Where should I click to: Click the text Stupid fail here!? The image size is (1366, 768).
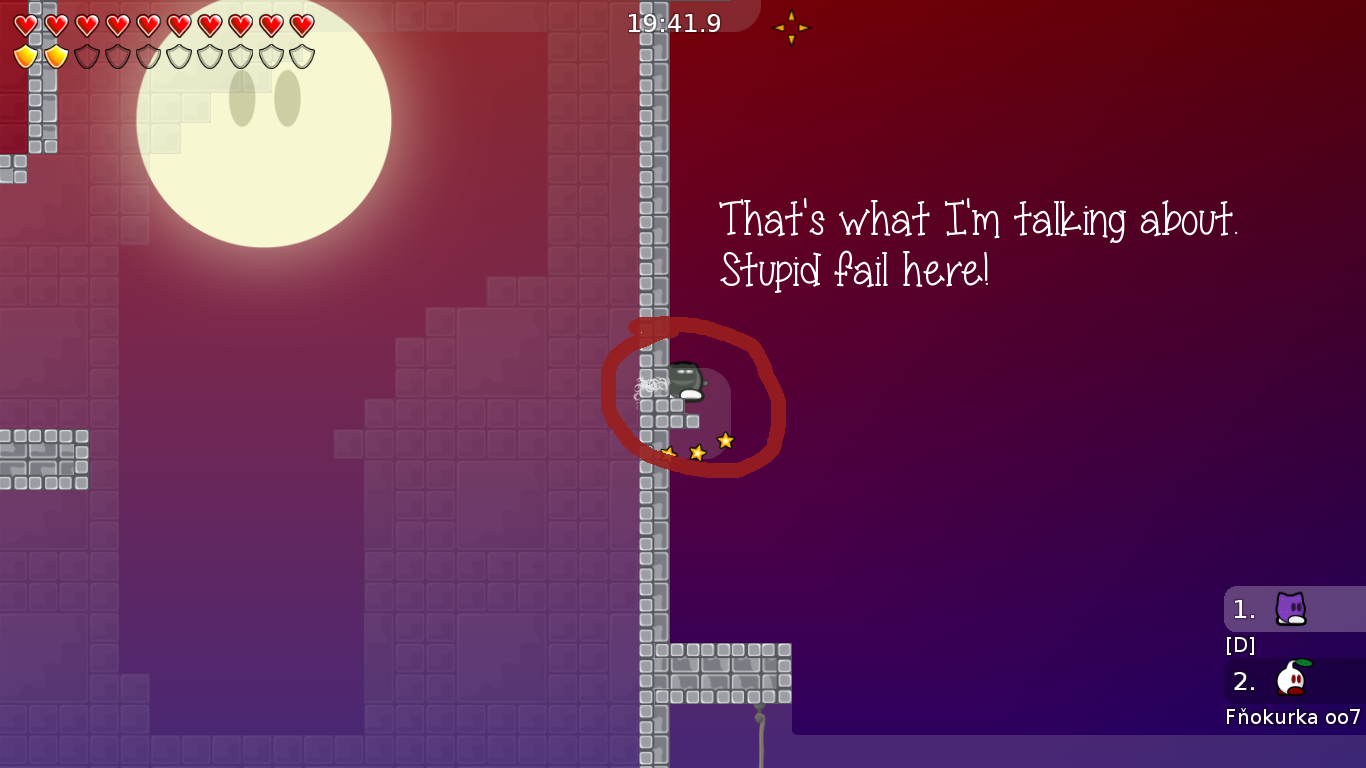coord(855,268)
